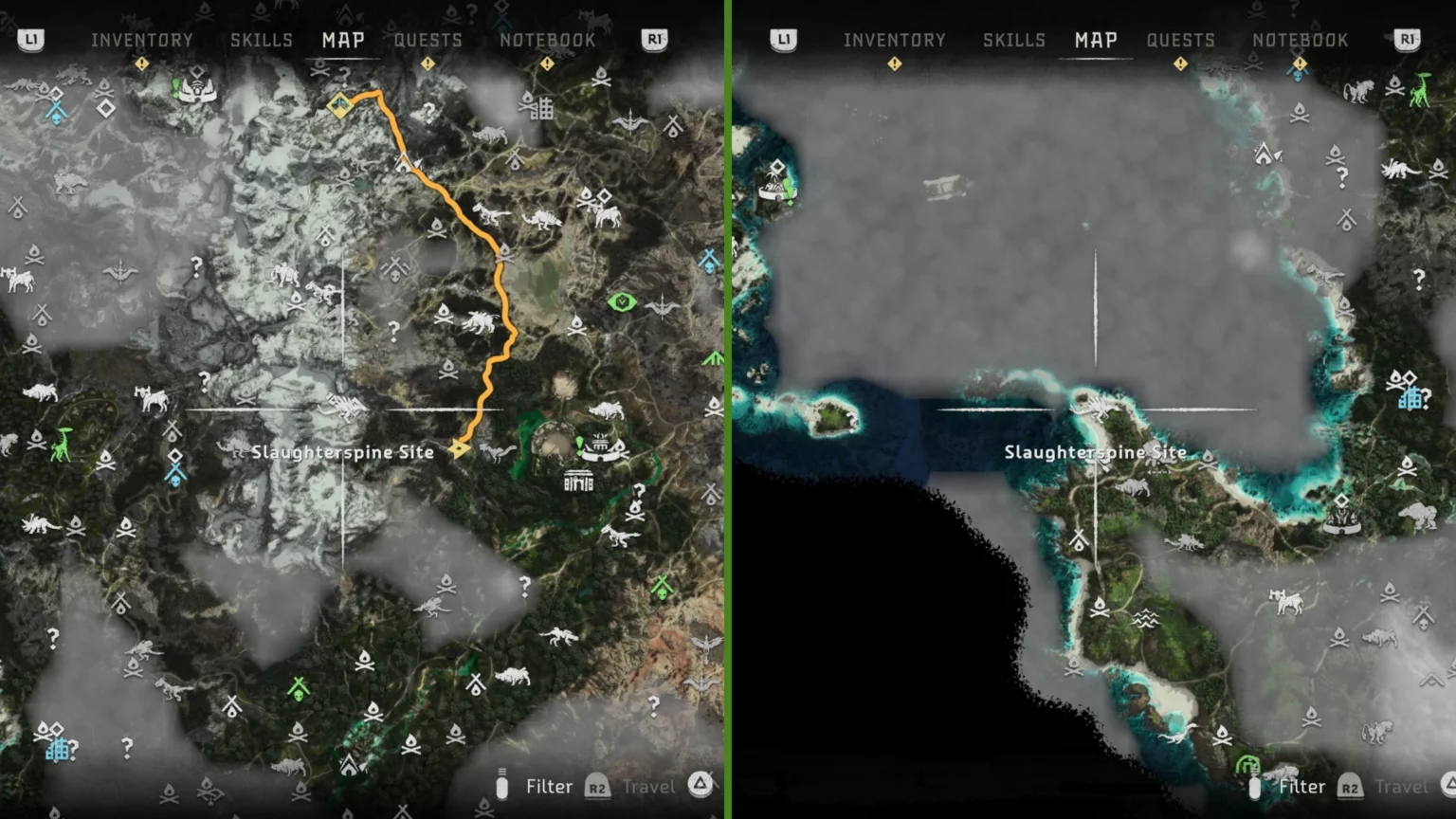
Task: Select the island settlement icon with the green marker
Action: point(777,183)
